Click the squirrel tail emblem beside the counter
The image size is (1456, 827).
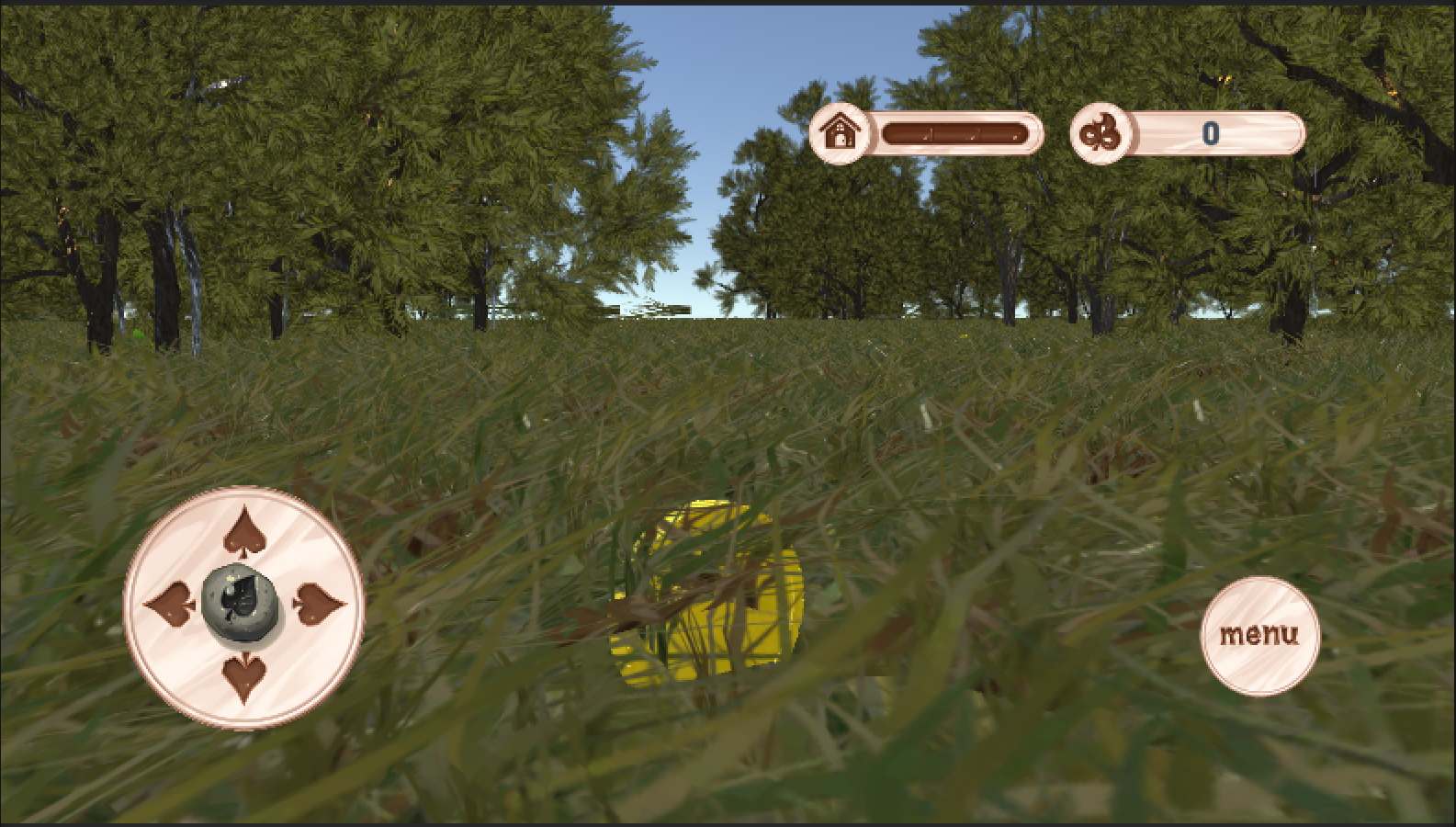pyautogui.click(x=1099, y=132)
